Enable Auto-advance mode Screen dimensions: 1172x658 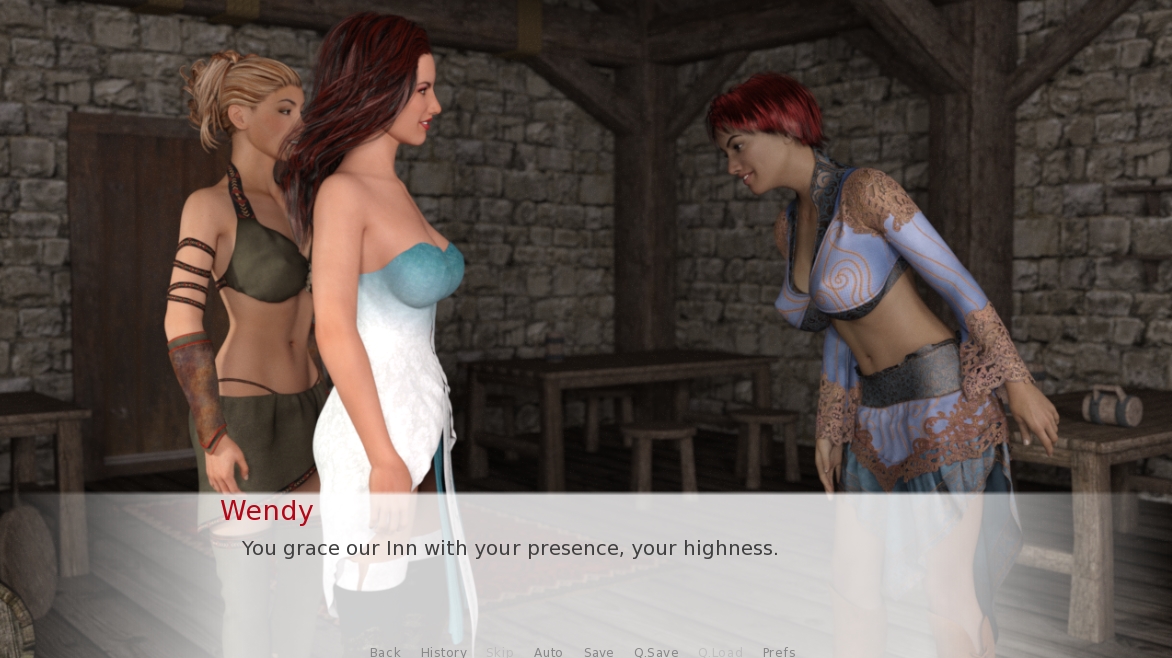tap(548, 652)
